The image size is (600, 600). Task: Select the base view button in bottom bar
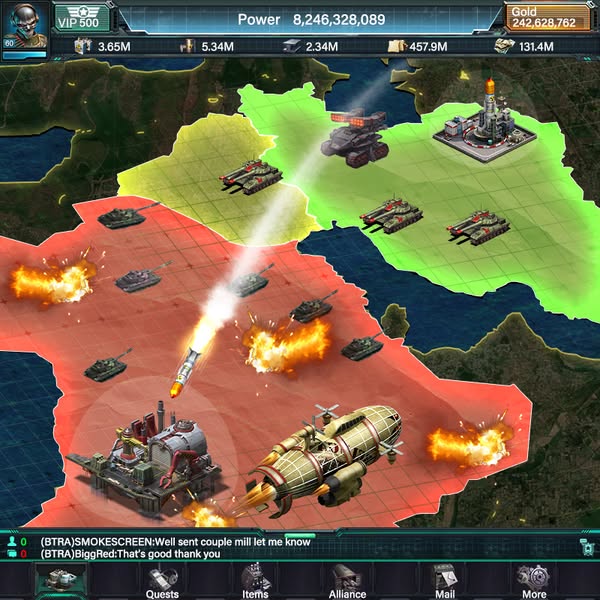pos(60,580)
